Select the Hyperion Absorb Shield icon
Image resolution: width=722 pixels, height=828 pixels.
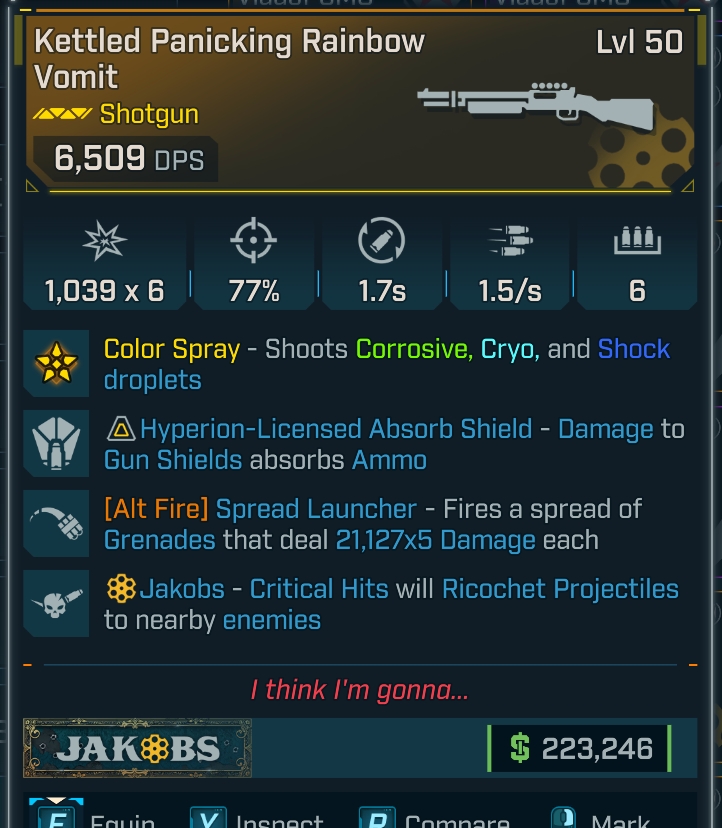click(56, 444)
